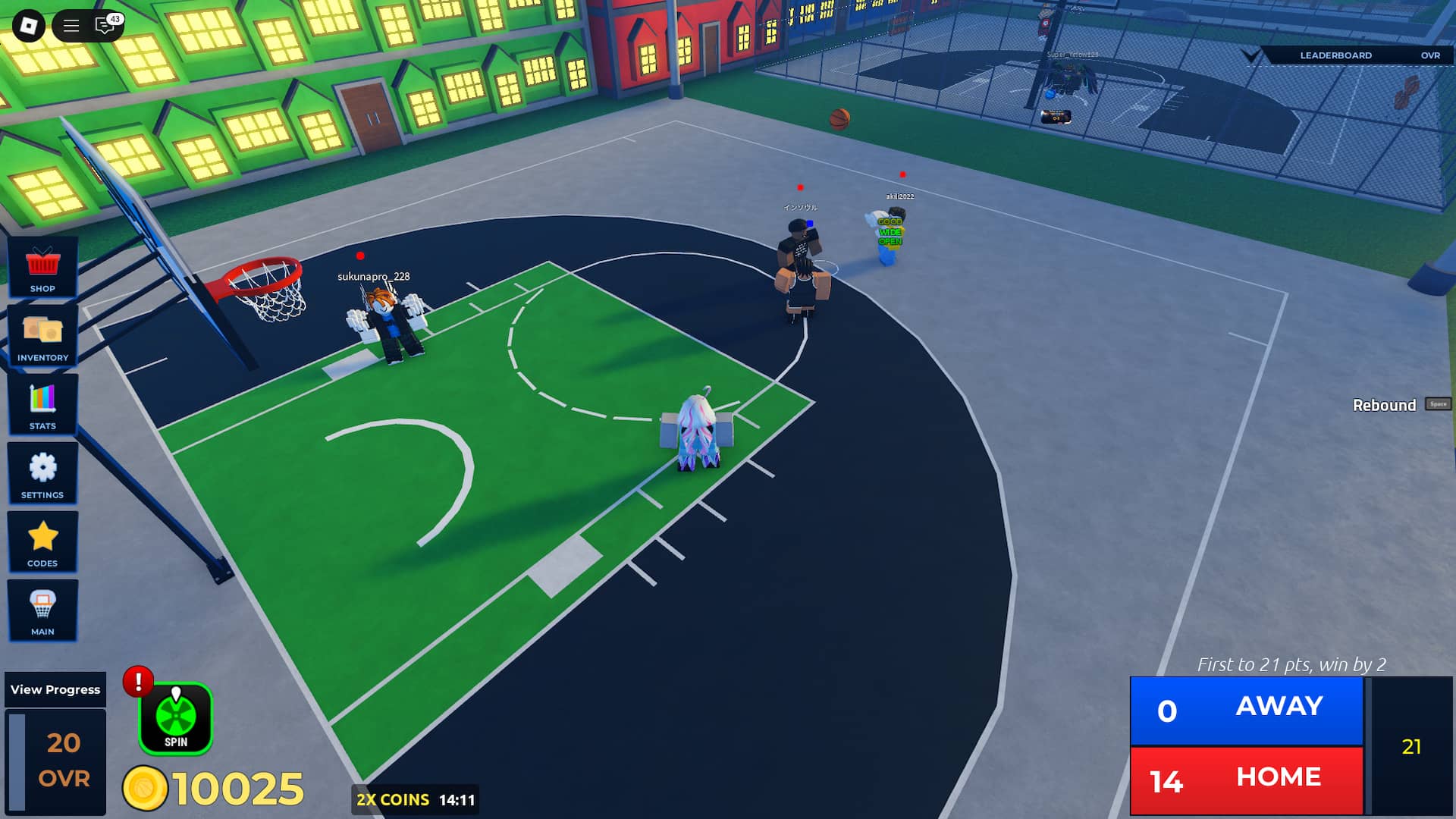The height and width of the screenshot is (819, 1456).
Task: Open the Settings menu
Action: pyautogui.click(x=43, y=474)
